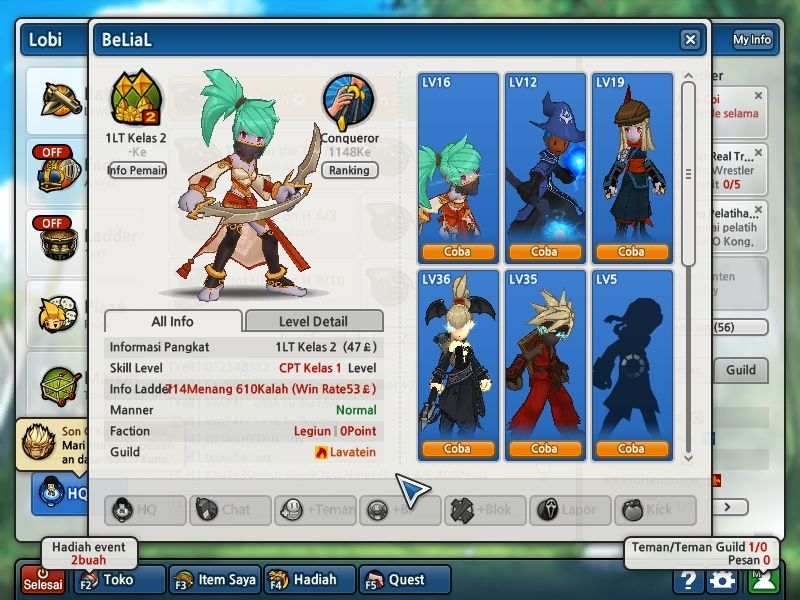The height and width of the screenshot is (600, 800).
Task: Open the gear settings icon
Action: tap(721, 580)
